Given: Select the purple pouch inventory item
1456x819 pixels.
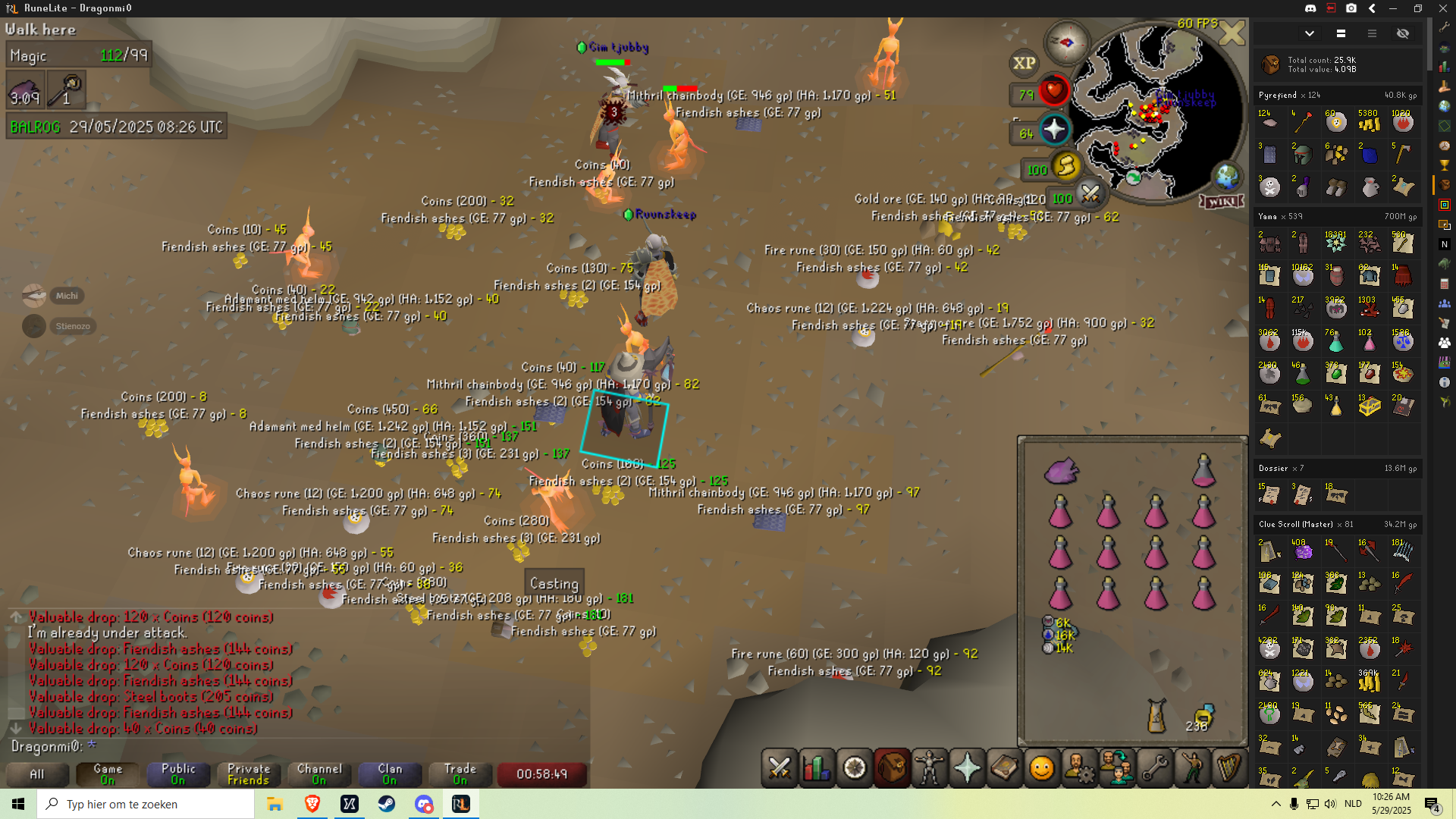Looking at the screenshot, I should click(x=1061, y=471).
